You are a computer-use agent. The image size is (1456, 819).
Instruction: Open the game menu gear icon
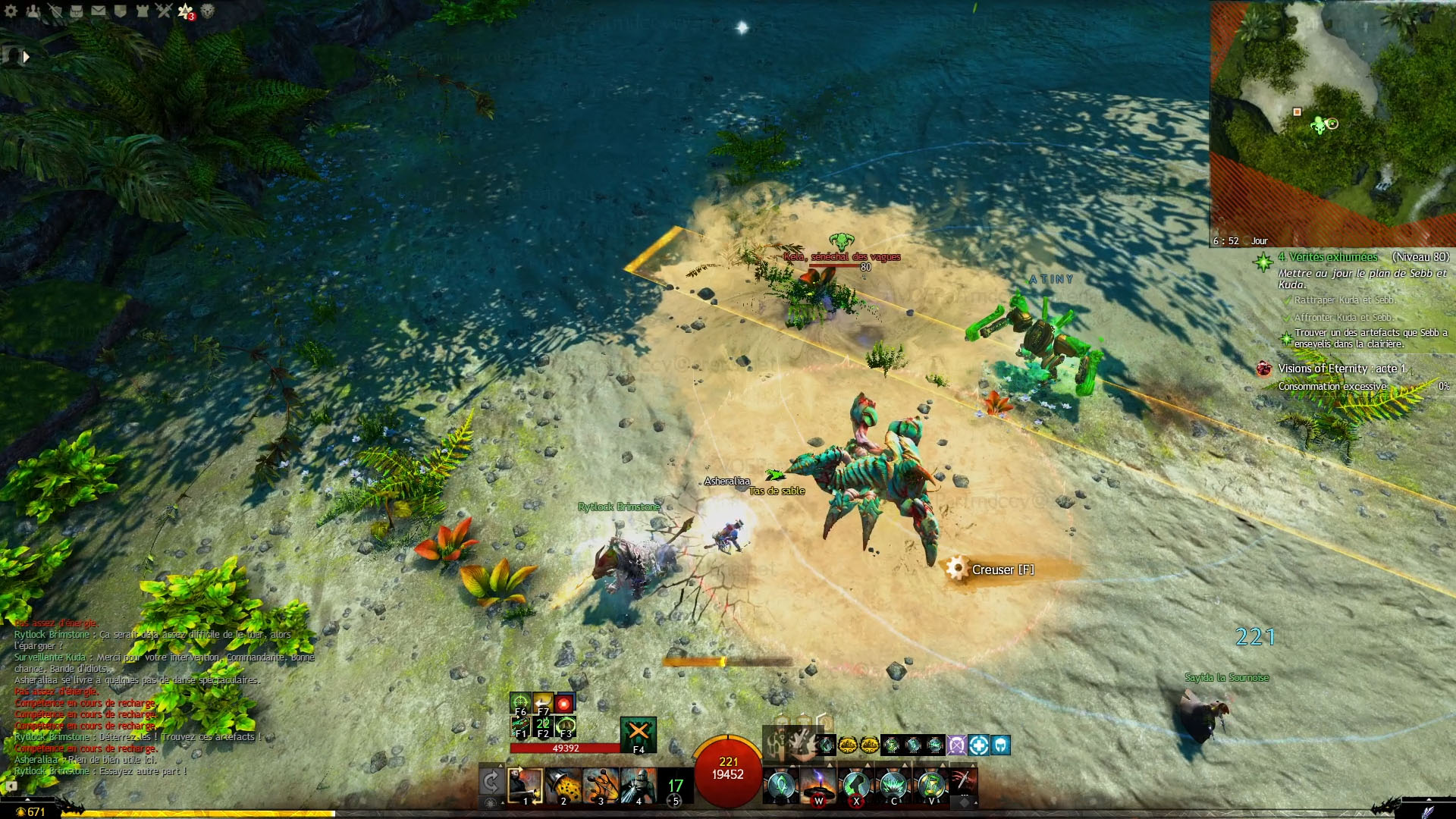[x=11, y=11]
